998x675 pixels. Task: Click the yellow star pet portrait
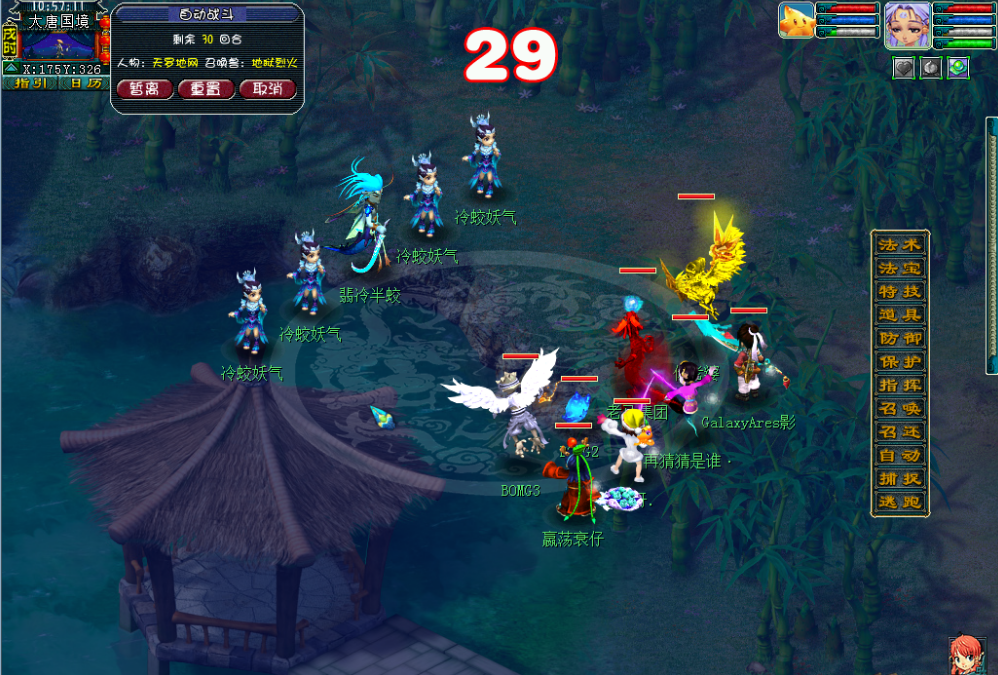pyautogui.click(x=797, y=20)
